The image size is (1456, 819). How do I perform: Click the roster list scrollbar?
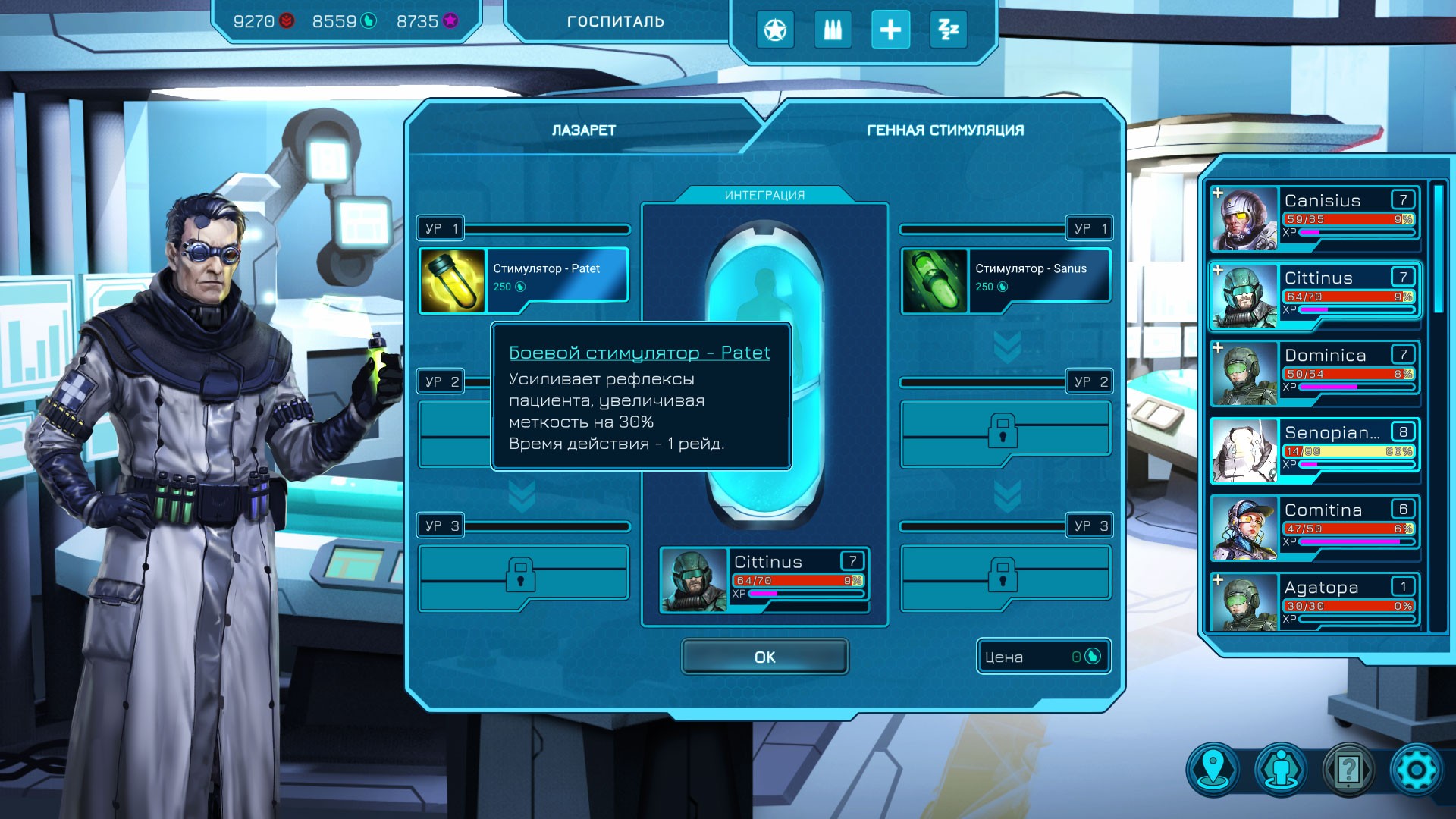tap(1438, 249)
